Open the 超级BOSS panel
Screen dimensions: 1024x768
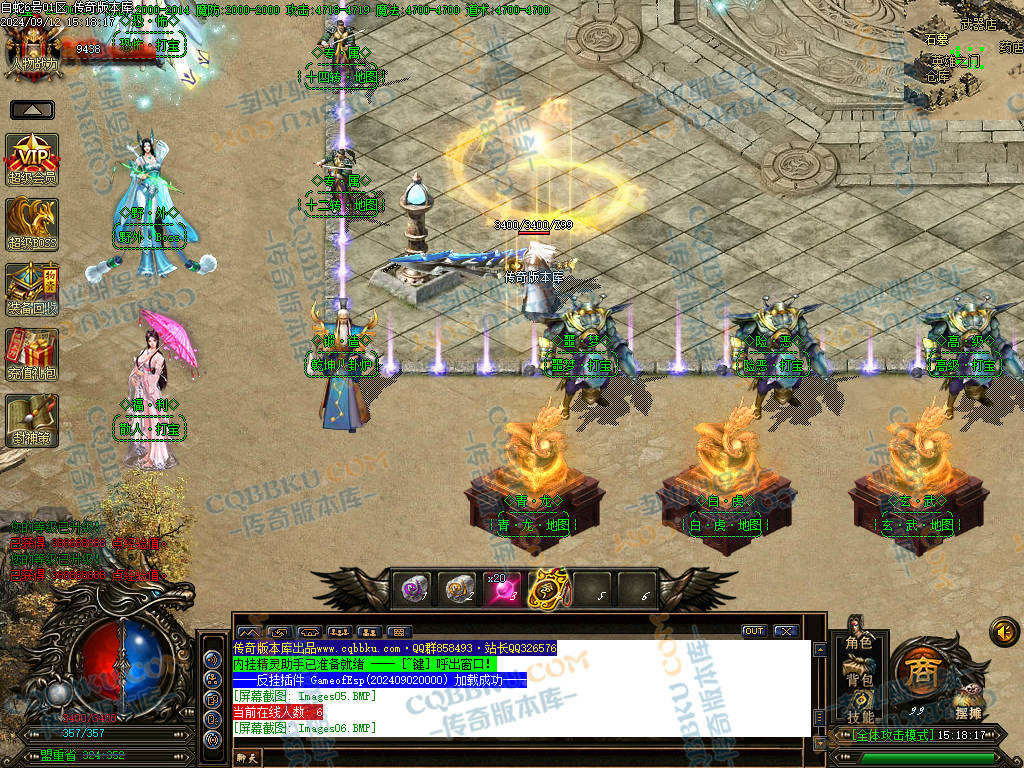click(32, 222)
